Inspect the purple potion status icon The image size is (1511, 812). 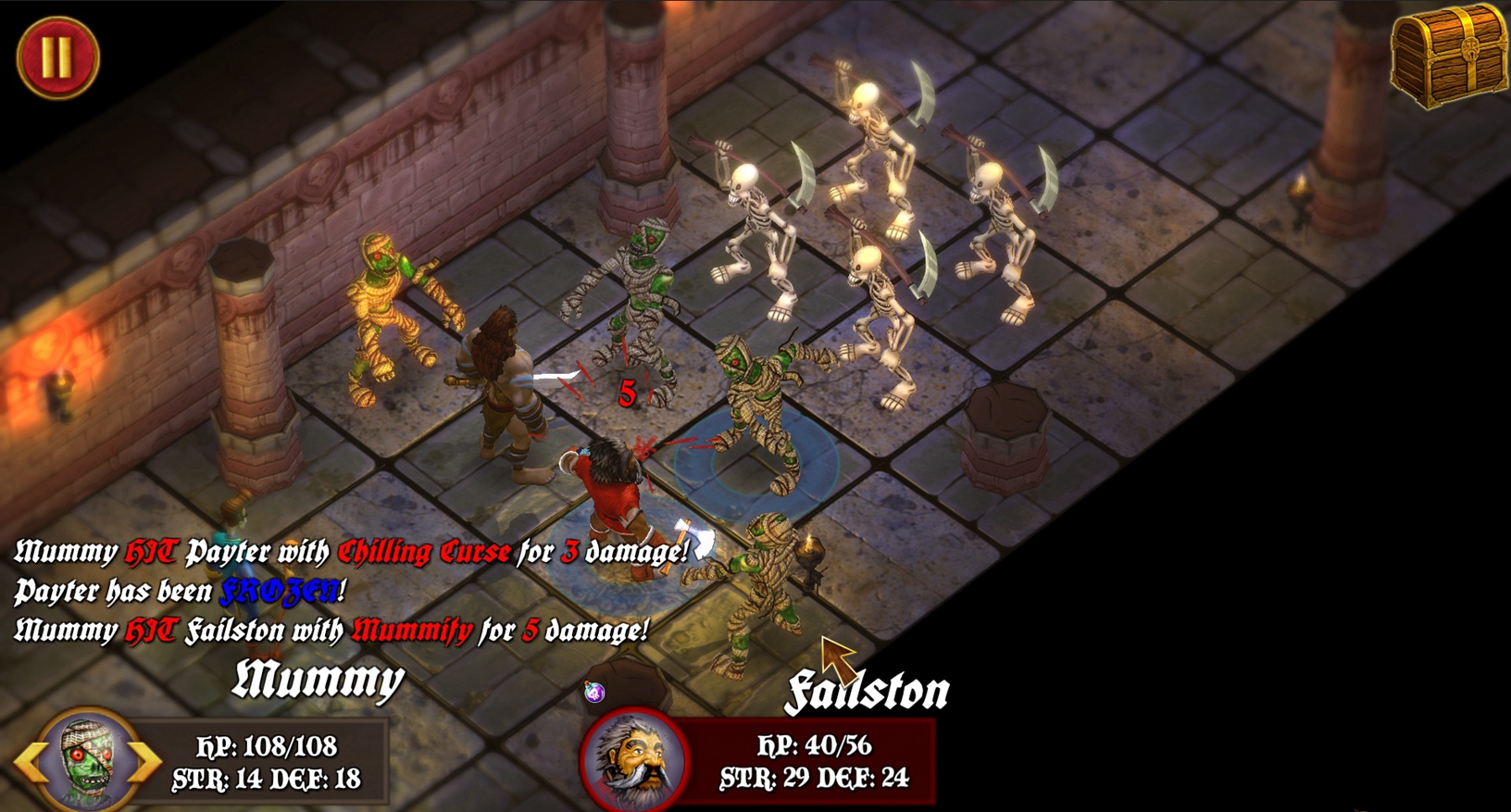[594, 692]
